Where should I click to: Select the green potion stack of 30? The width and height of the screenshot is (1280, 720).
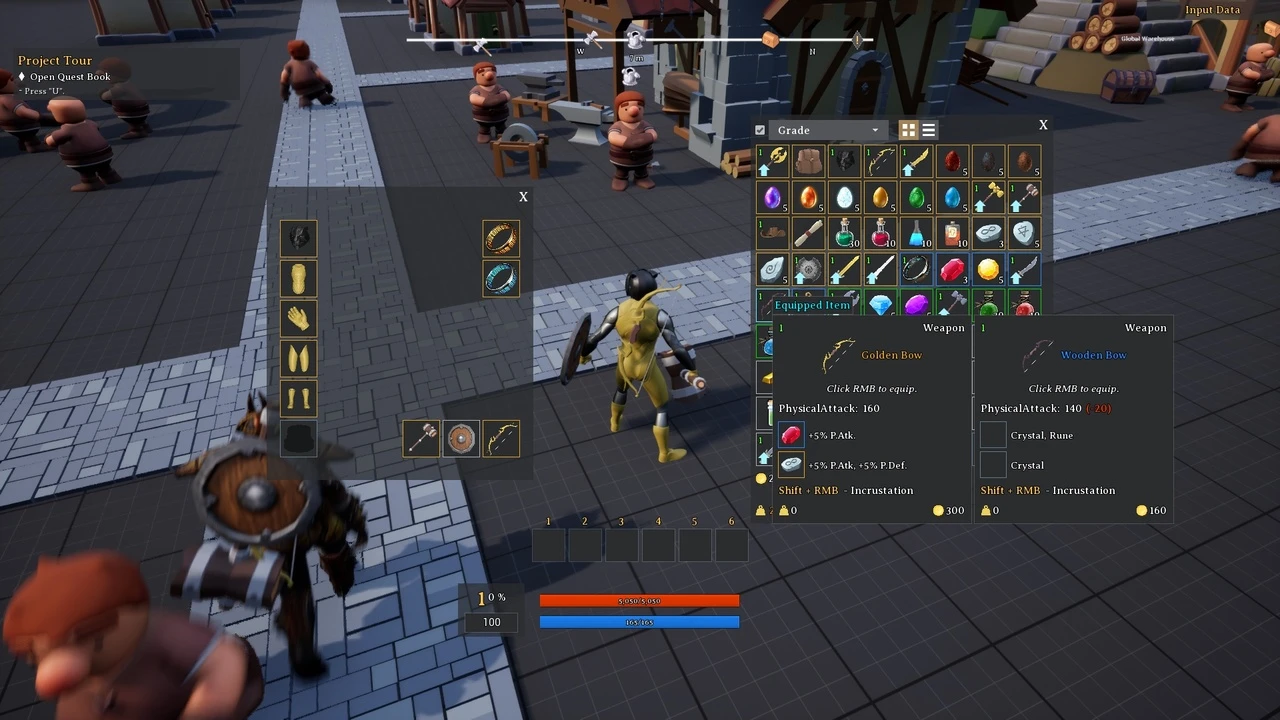[x=845, y=233]
